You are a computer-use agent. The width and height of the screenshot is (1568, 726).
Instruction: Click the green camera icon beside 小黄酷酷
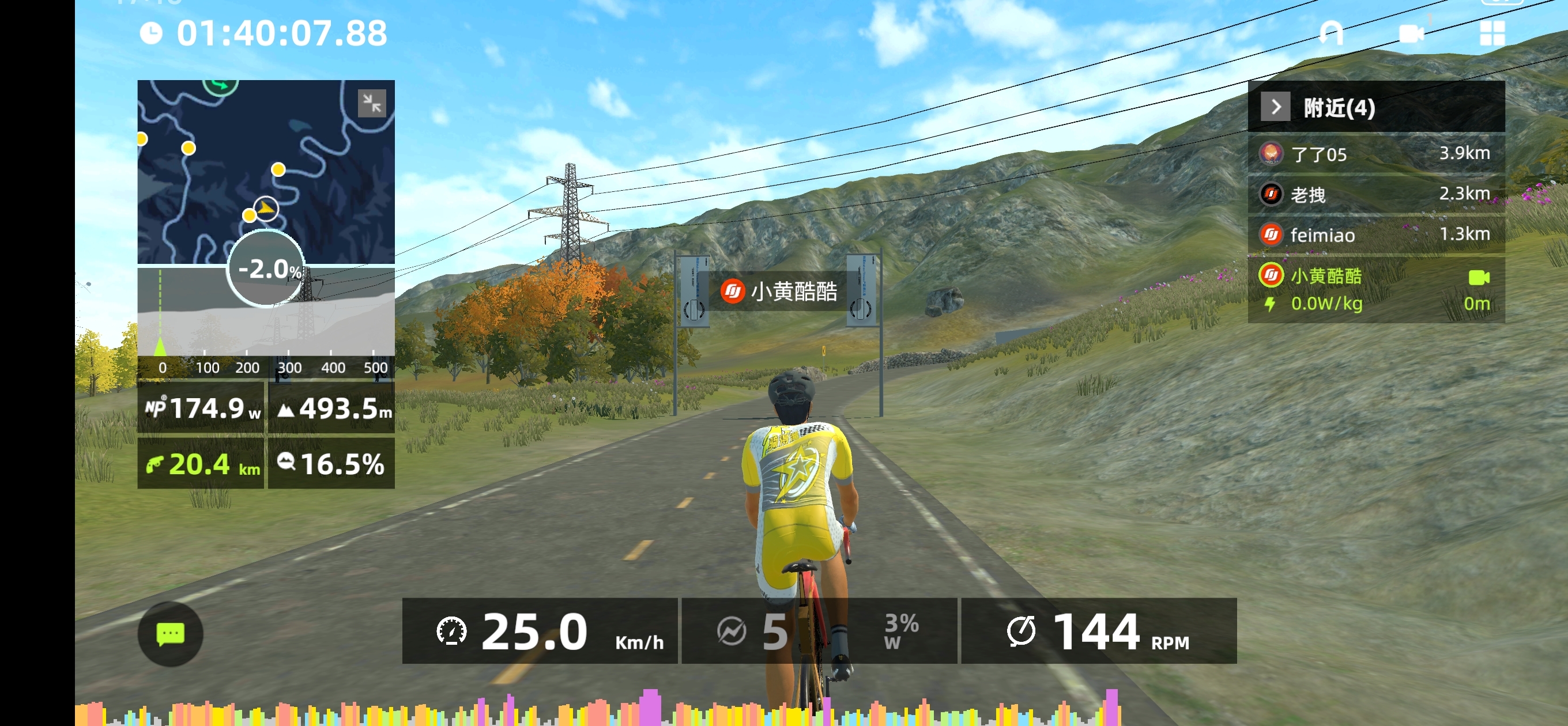1479,278
